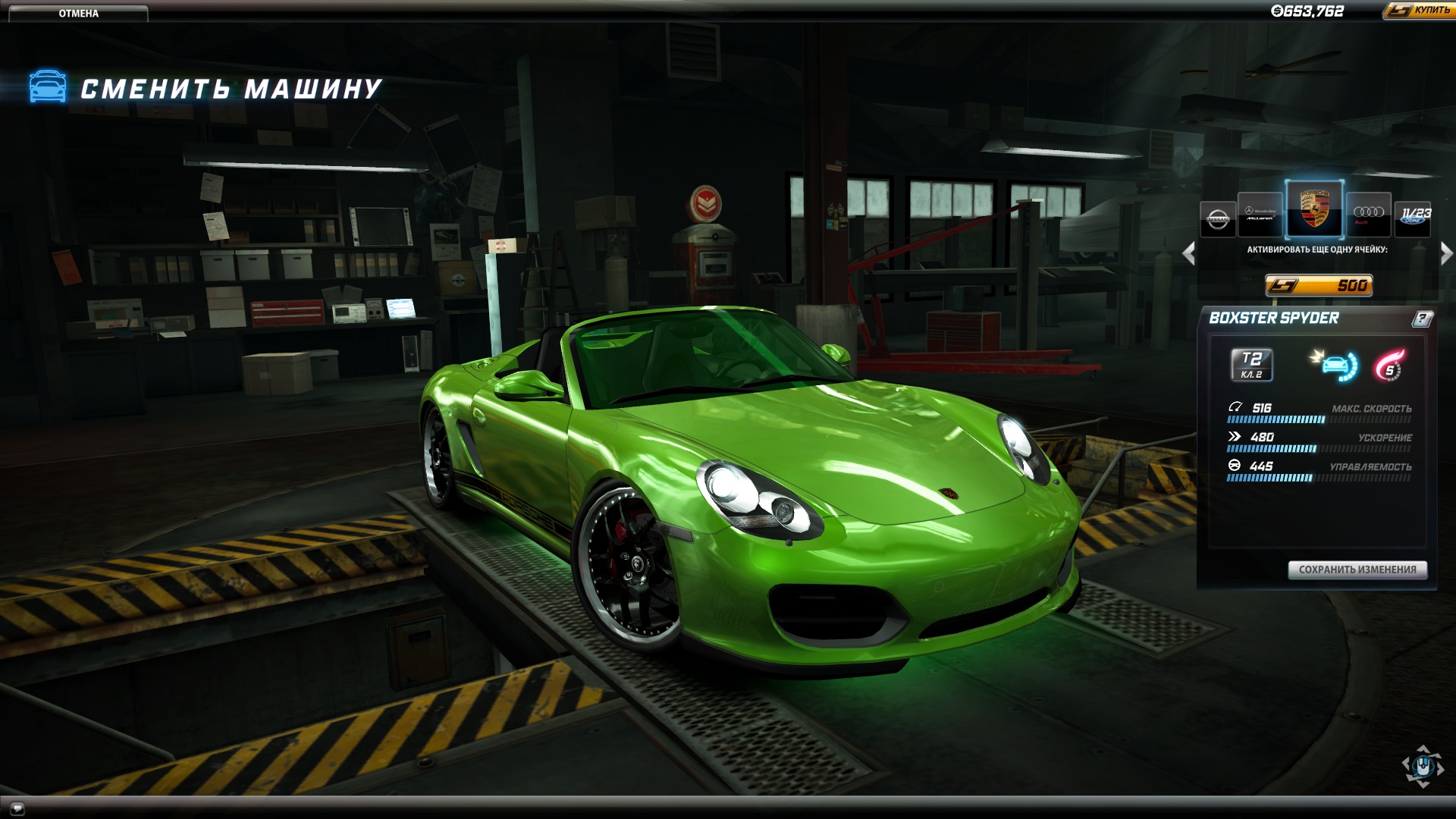Save changes with СОХРАНИТЬ ИЗМЕНЕНИЯ
The width and height of the screenshot is (1456, 819).
(1357, 570)
